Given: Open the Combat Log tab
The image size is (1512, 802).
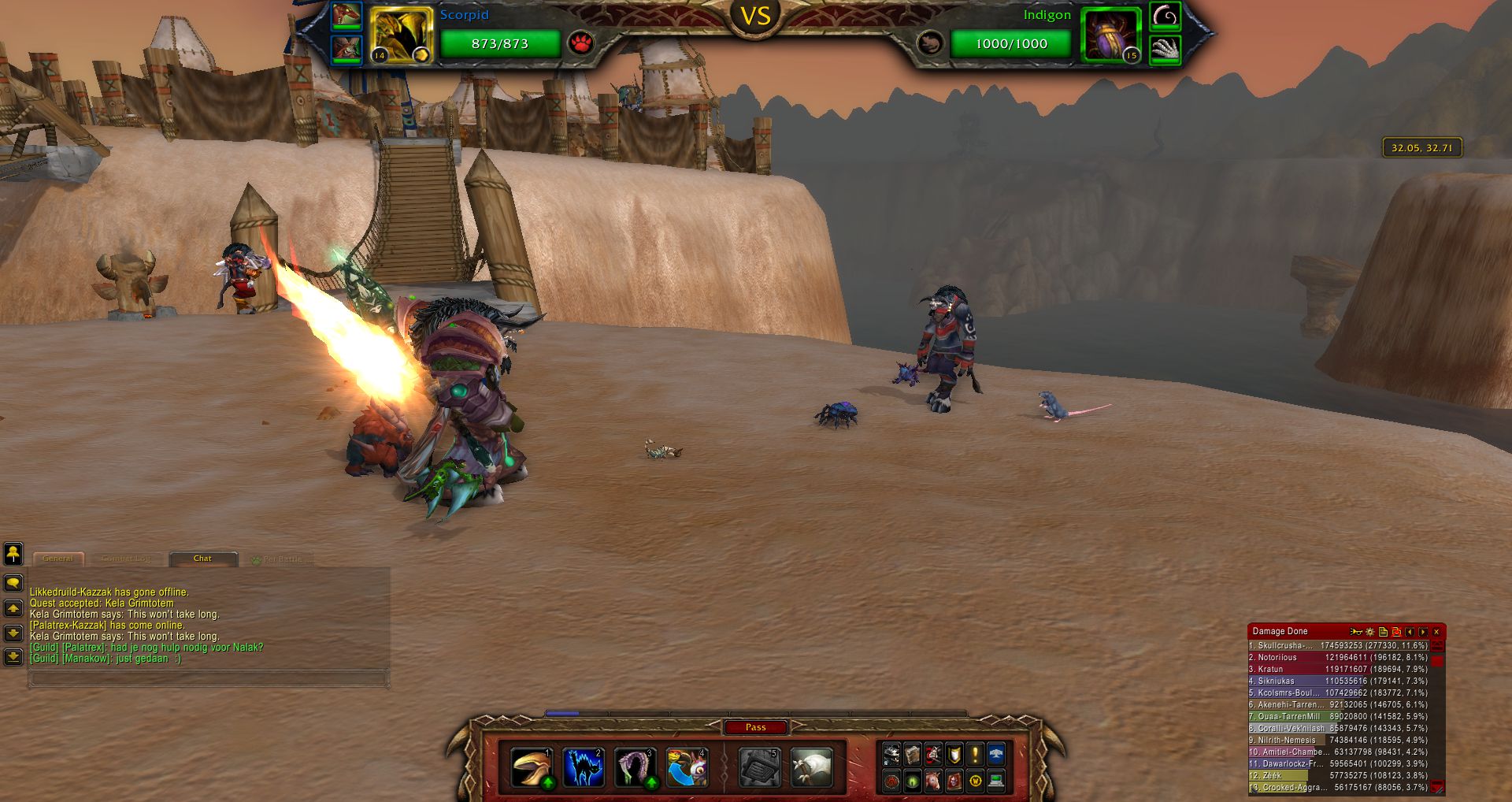Looking at the screenshot, I should pos(126,559).
